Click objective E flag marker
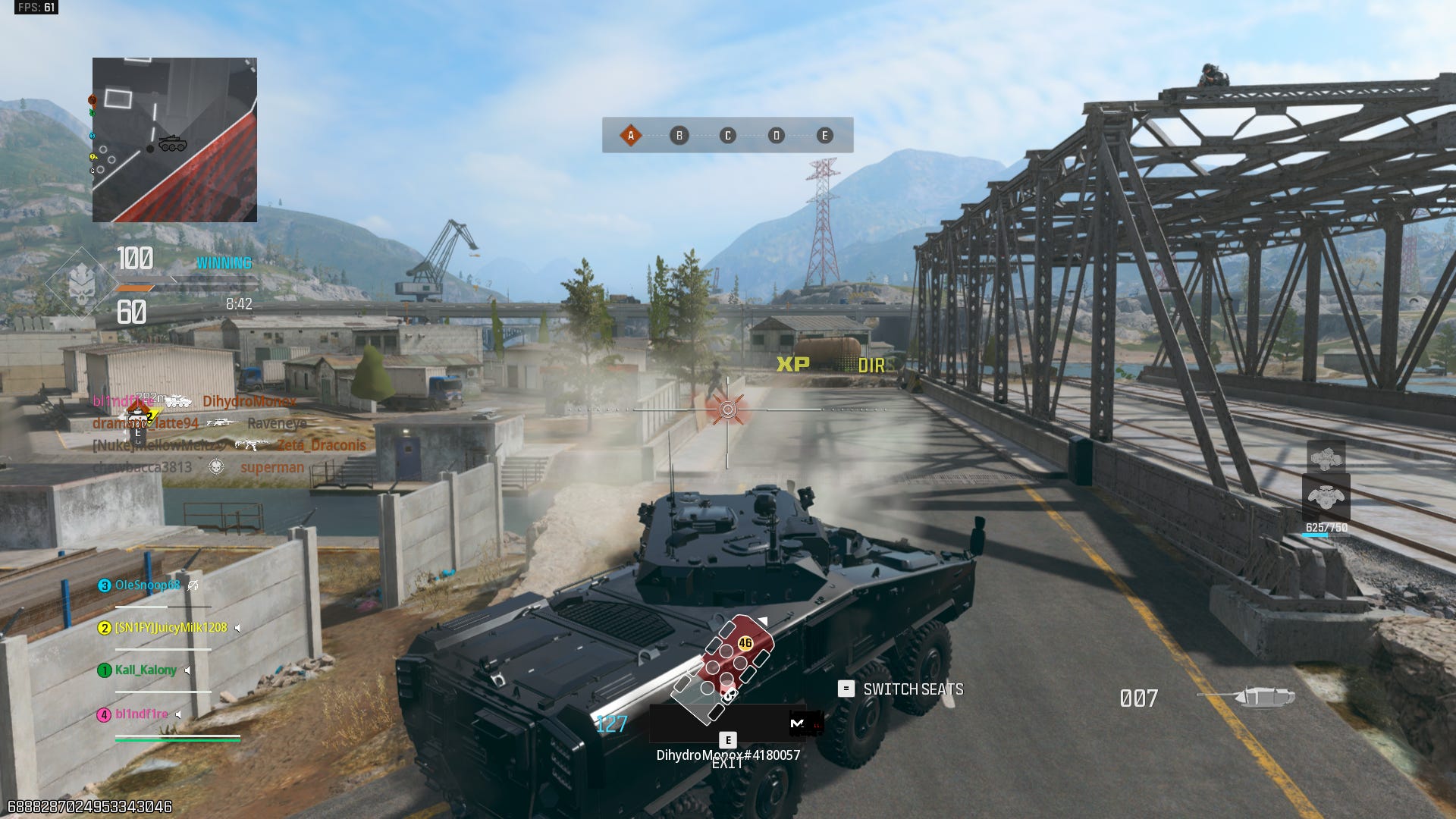The image size is (1456, 819). pos(824,136)
